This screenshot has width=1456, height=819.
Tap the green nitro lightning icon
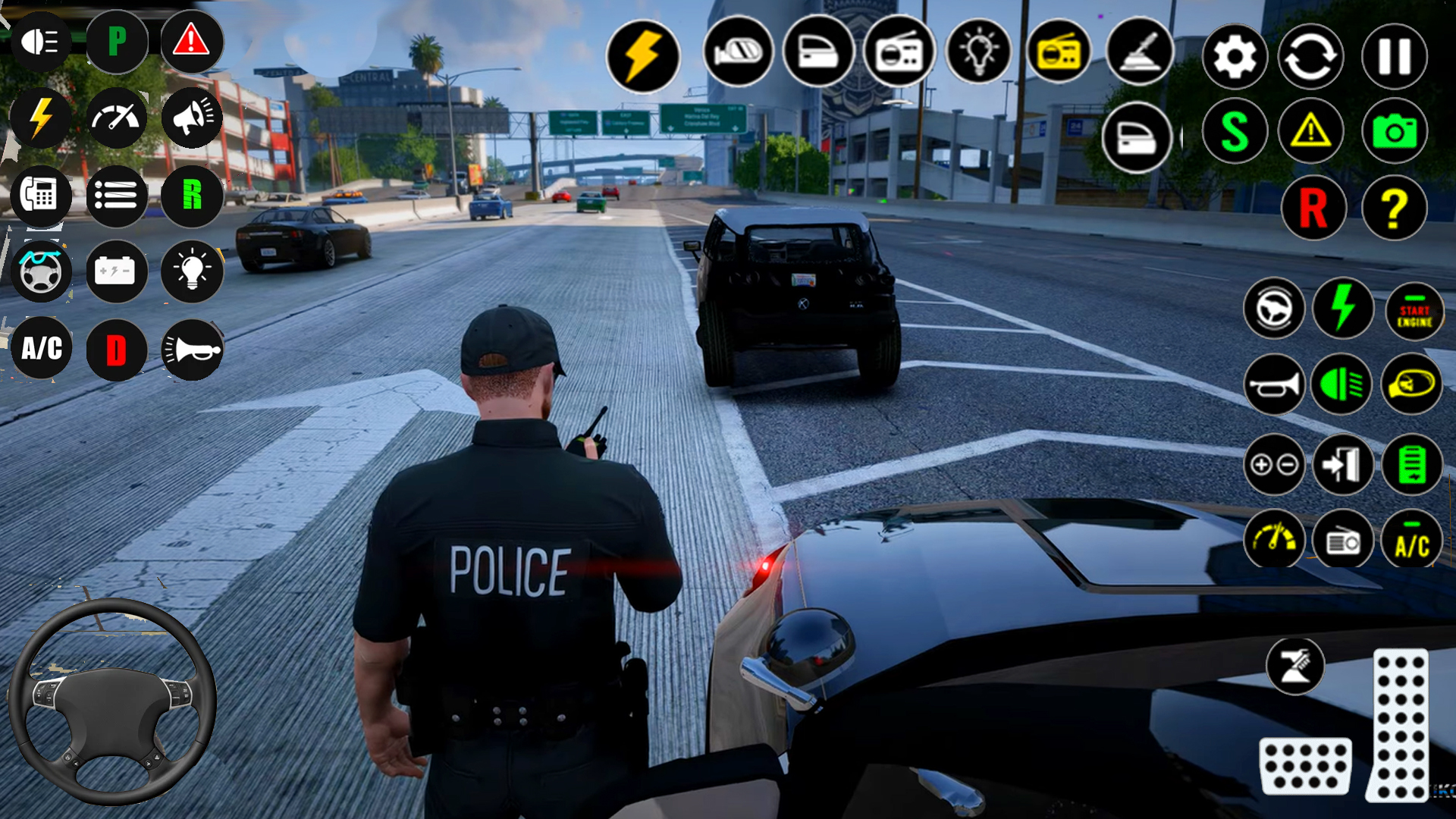click(x=1344, y=309)
